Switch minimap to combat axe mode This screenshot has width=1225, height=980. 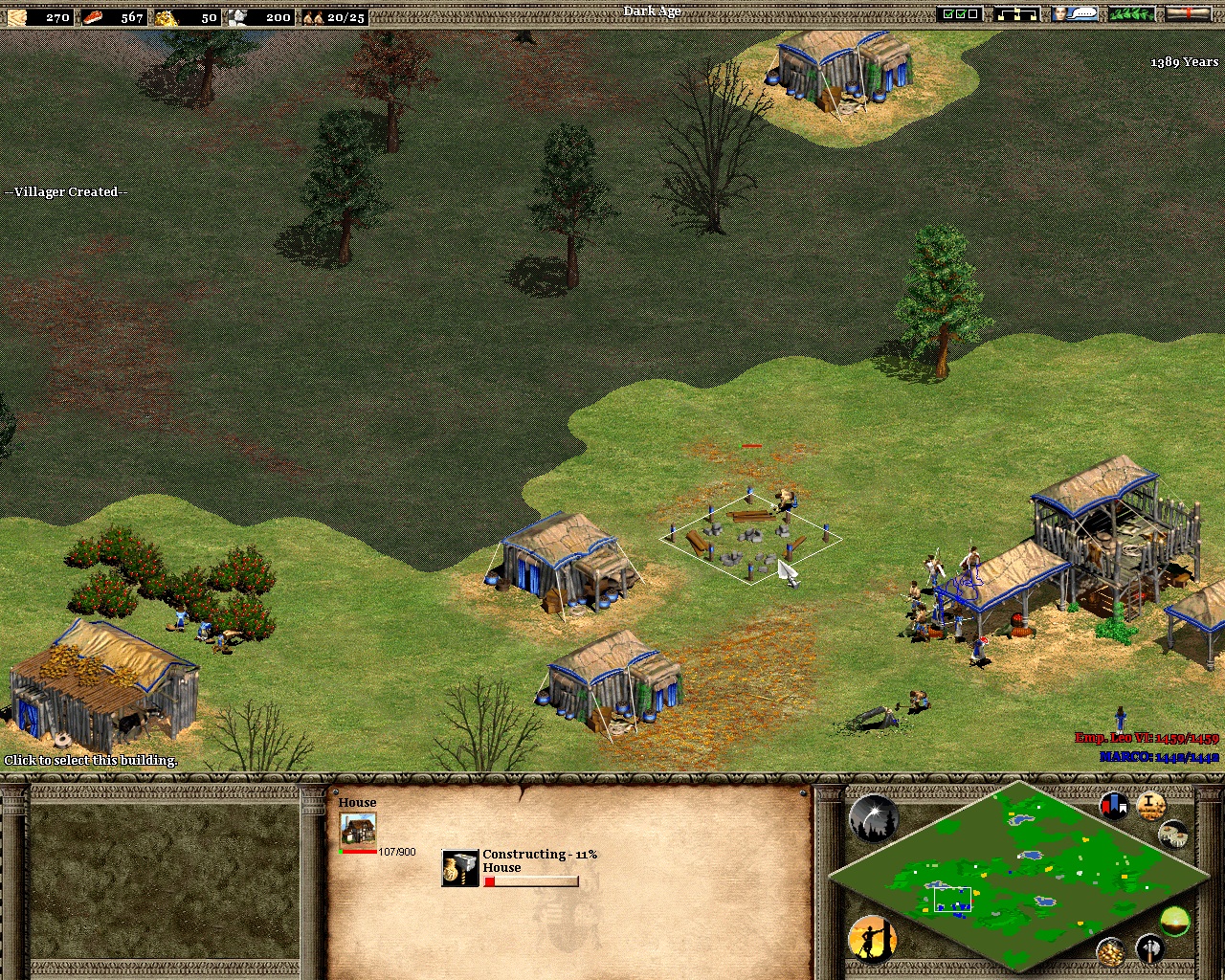point(1149,950)
